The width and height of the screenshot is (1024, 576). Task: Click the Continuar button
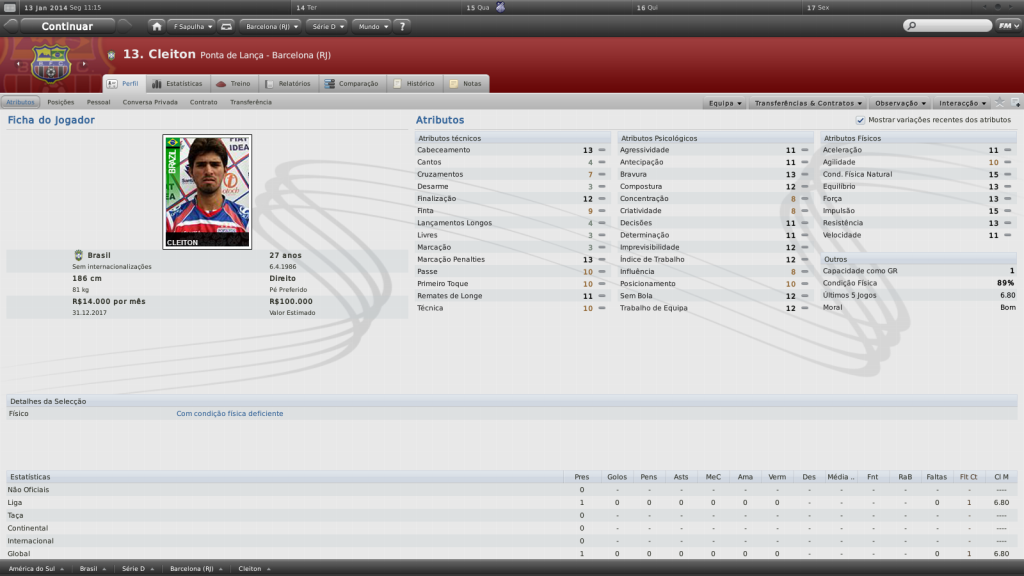(x=67, y=26)
